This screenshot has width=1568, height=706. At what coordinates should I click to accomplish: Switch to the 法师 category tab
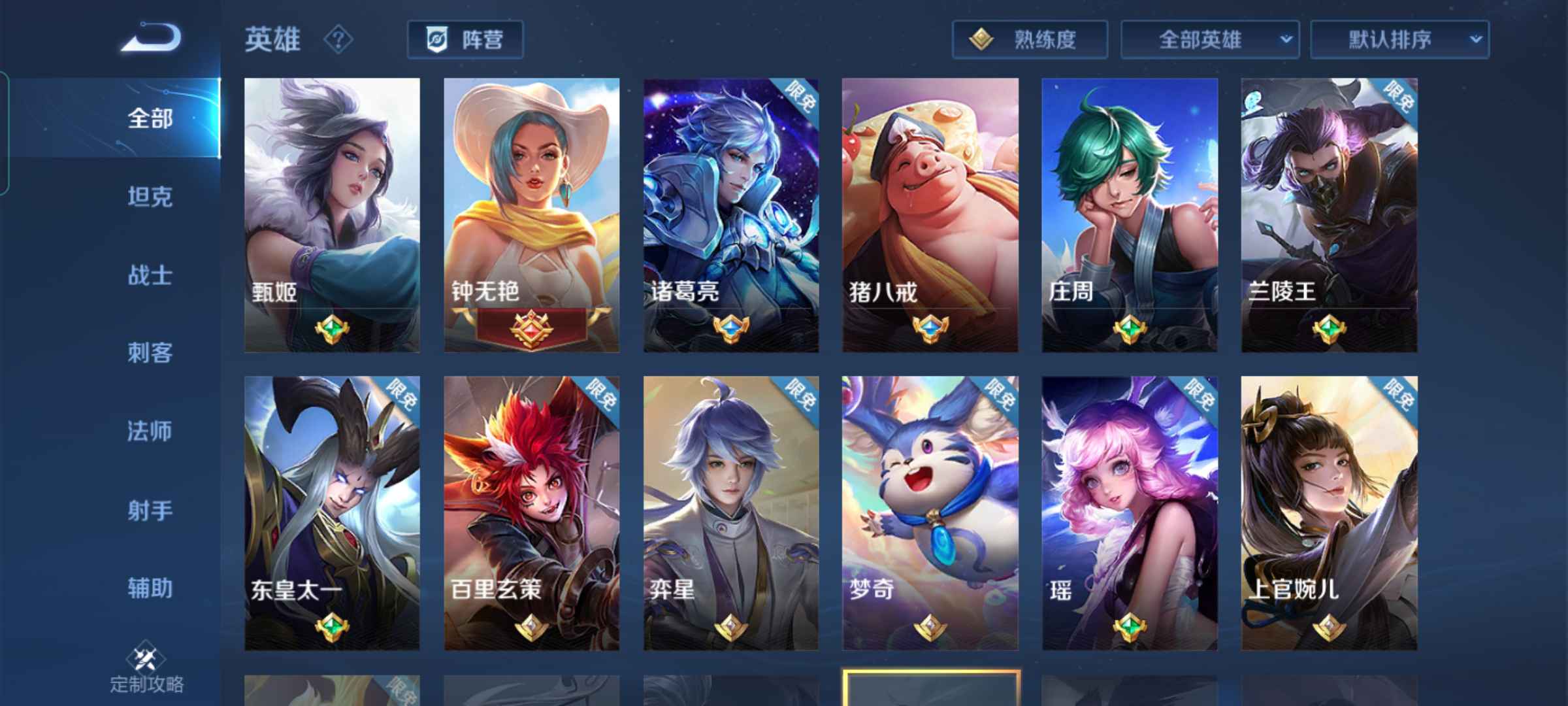click(x=149, y=431)
